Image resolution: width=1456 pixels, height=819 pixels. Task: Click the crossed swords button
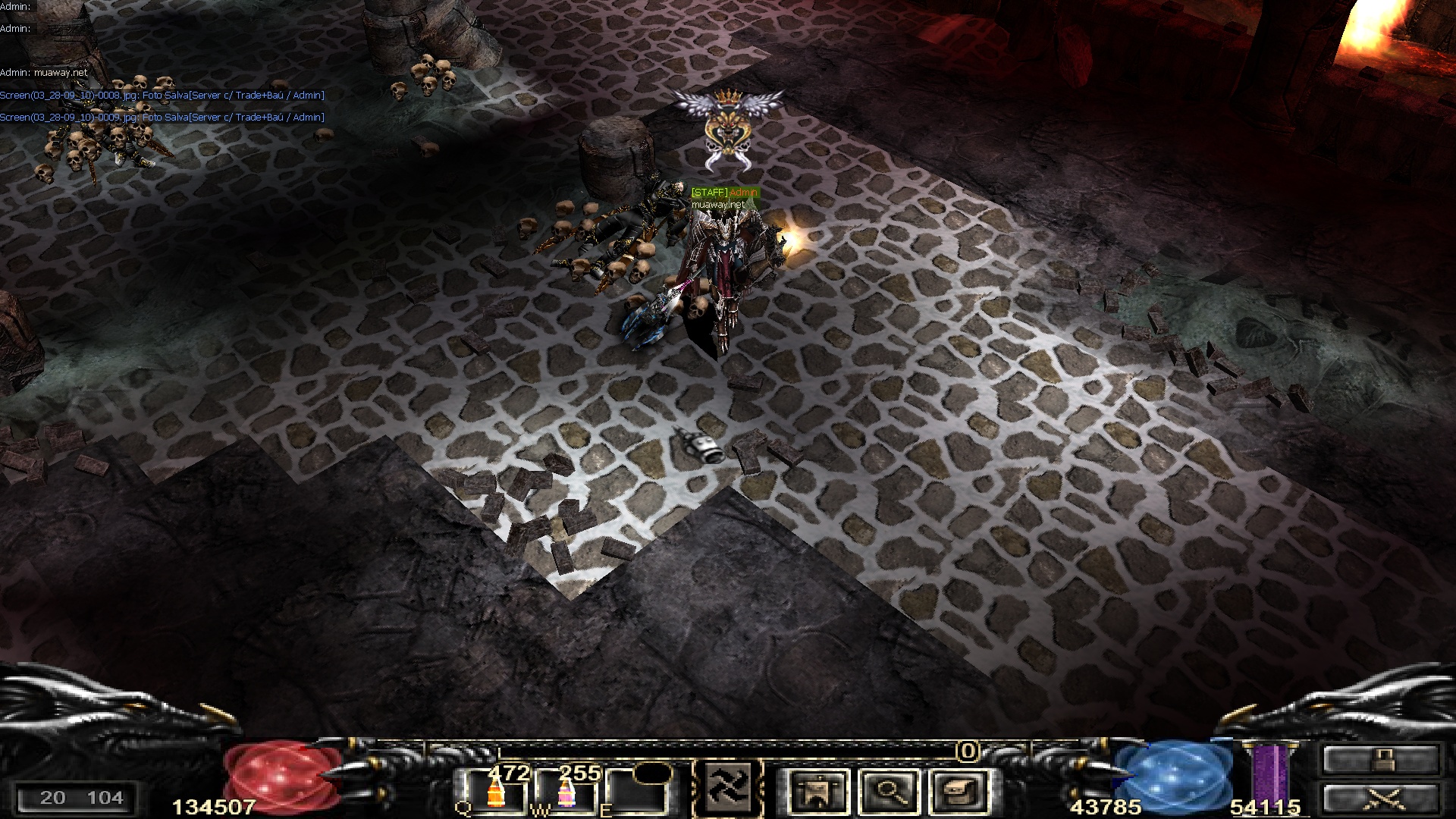point(1380,799)
